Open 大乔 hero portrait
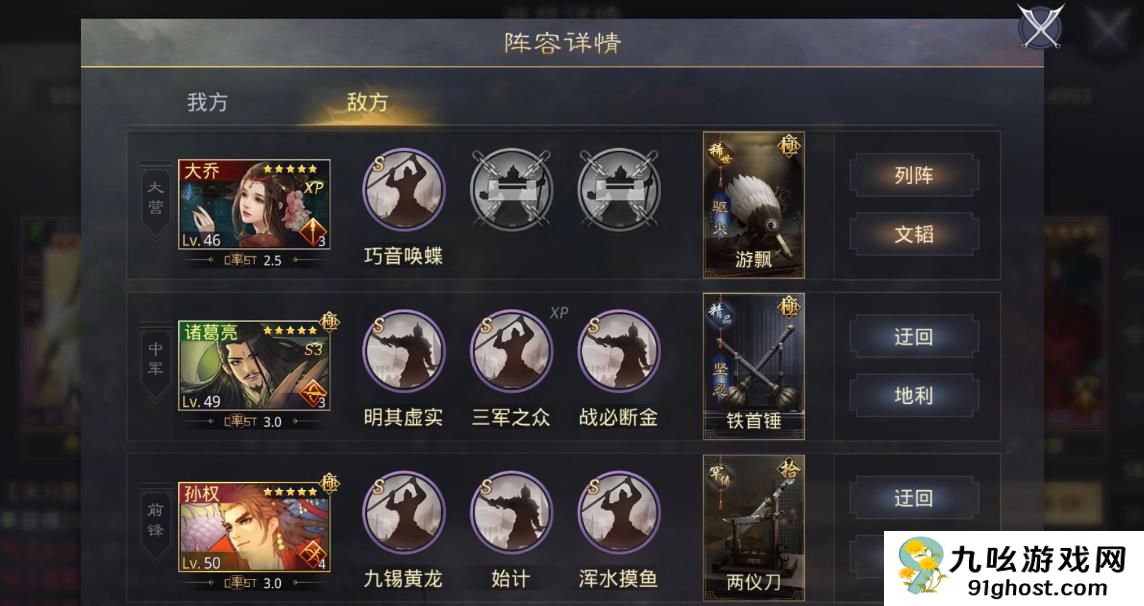 point(254,205)
